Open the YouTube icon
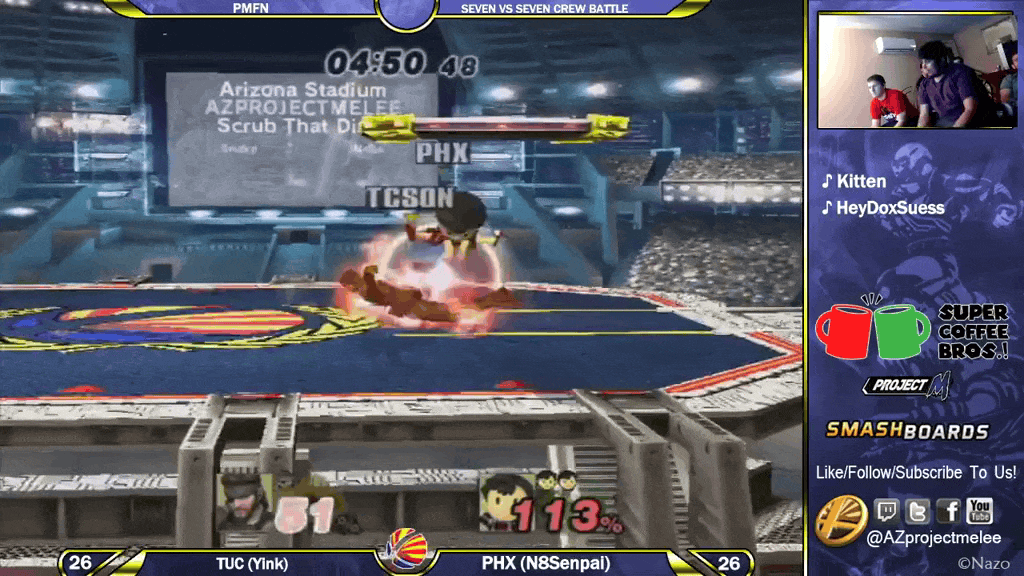Screen dimensions: 1024x576 [979, 512]
